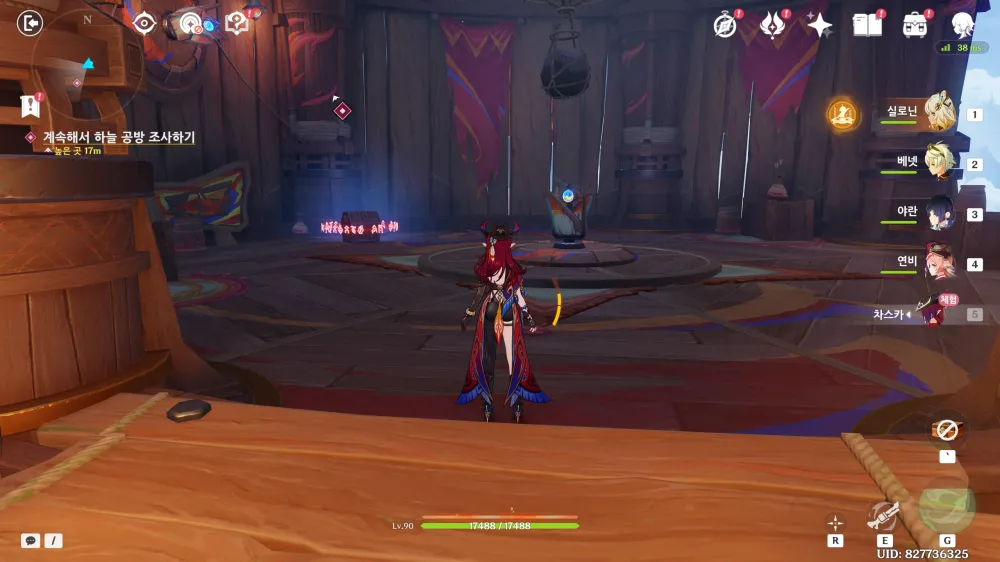Click the blocked target icon near minimap
Screen dimensions: 1000x562
[x=189, y=23]
